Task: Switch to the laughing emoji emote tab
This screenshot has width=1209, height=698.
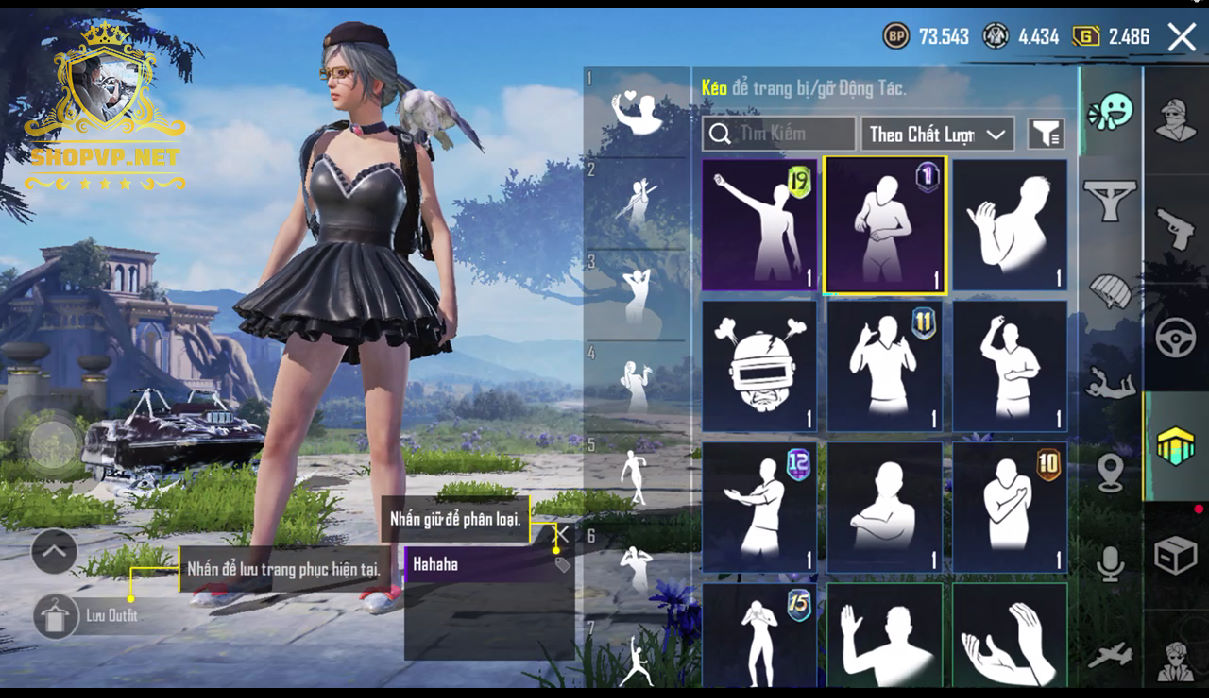Action: (x=1111, y=112)
